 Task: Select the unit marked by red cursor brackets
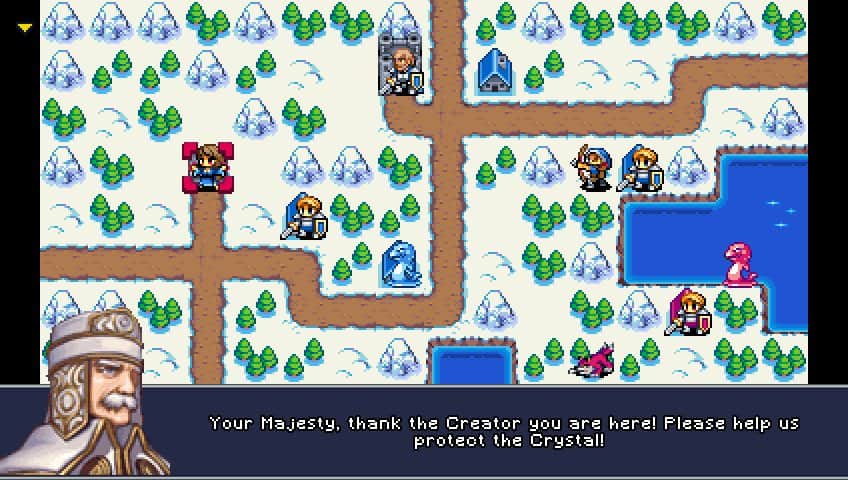pos(208,167)
